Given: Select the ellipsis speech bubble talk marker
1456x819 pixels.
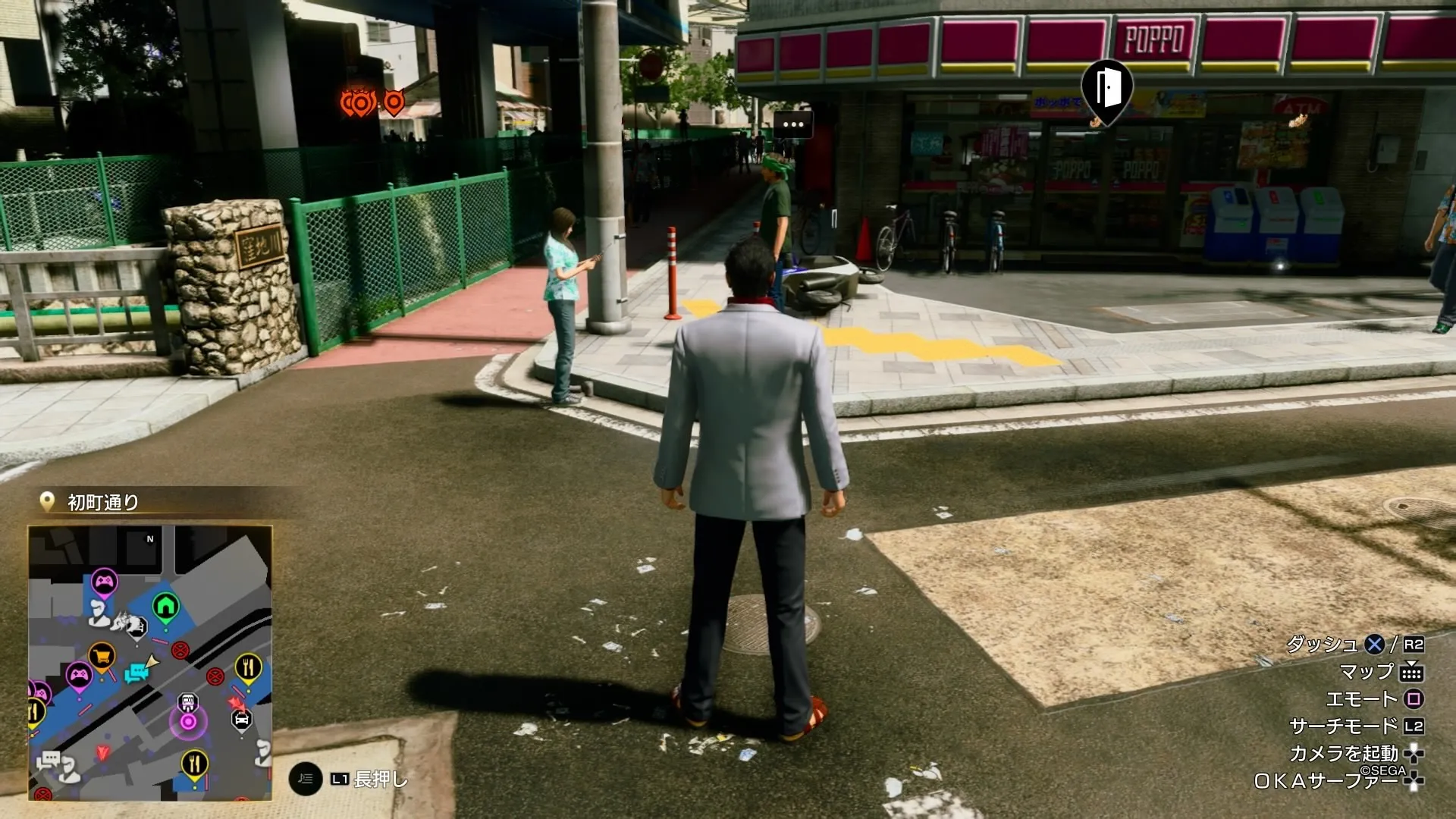Looking at the screenshot, I should pyautogui.click(x=792, y=124).
